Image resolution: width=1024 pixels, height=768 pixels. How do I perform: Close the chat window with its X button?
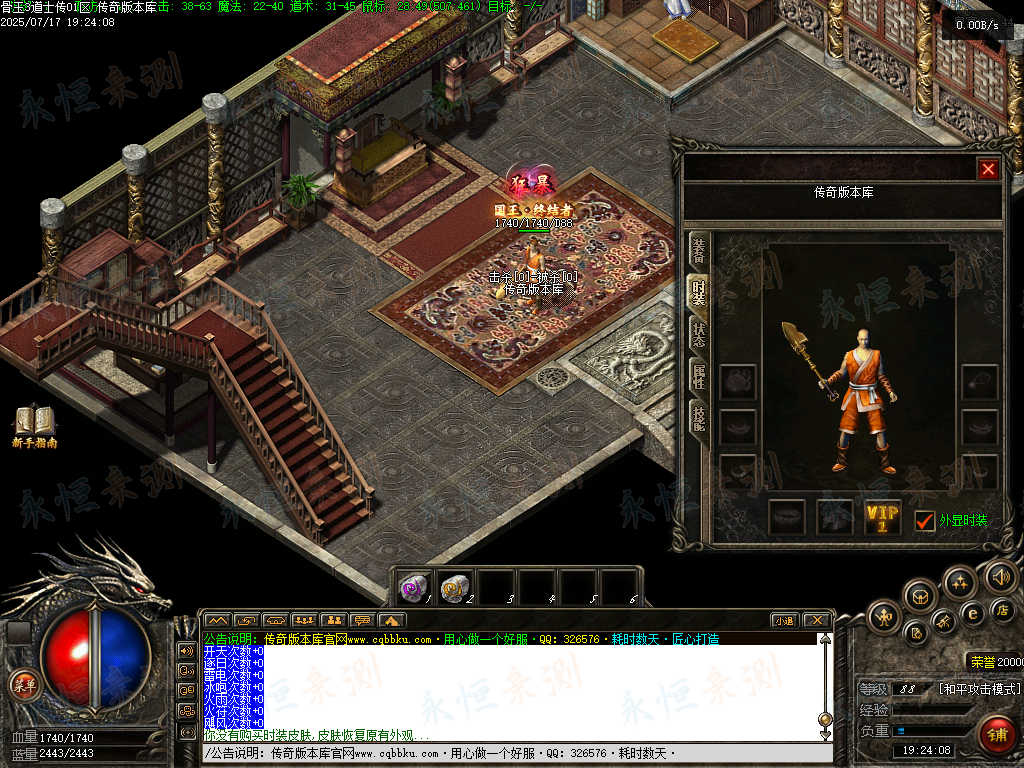coord(816,620)
